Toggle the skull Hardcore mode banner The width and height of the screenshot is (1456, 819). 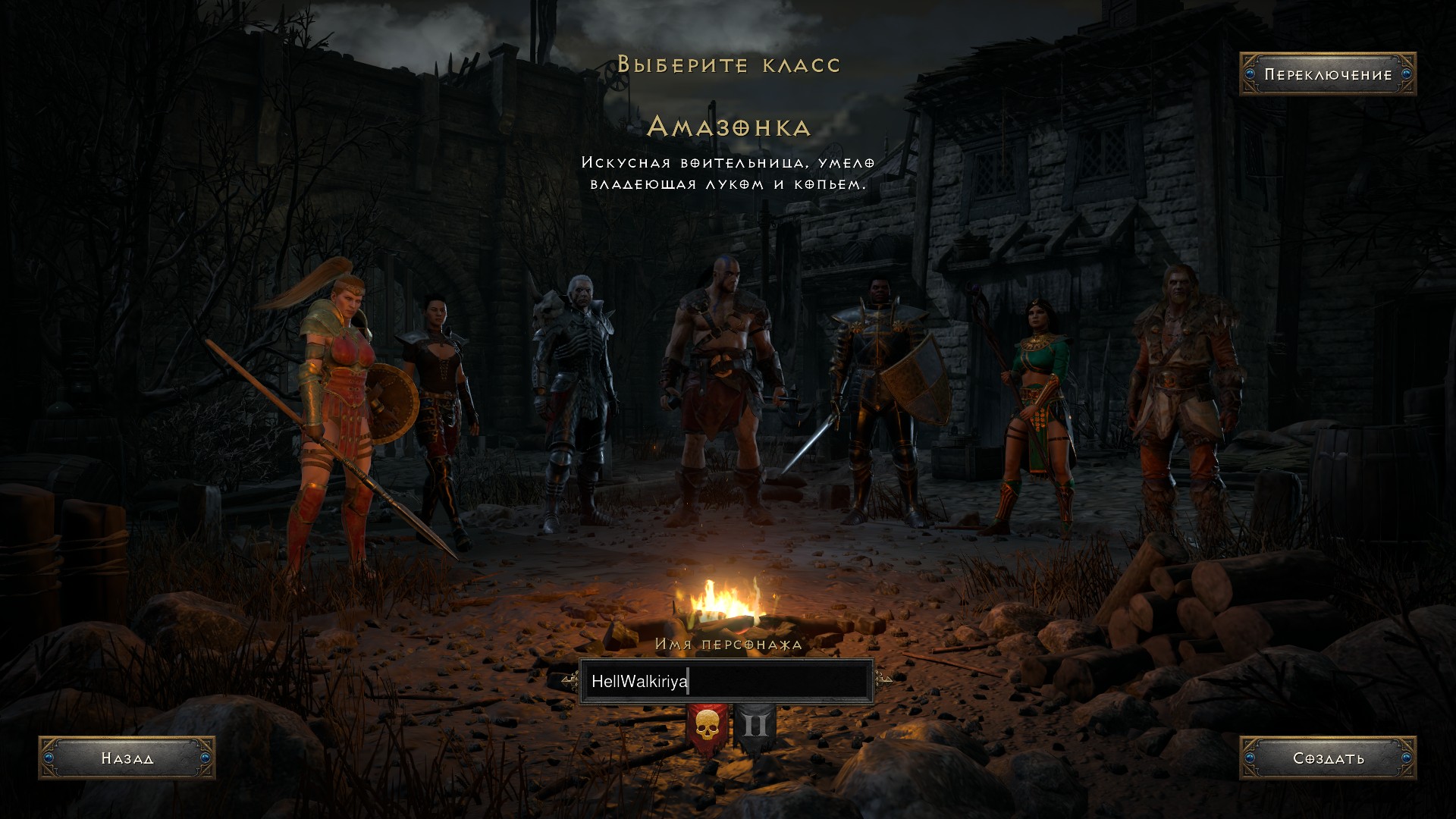click(707, 726)
